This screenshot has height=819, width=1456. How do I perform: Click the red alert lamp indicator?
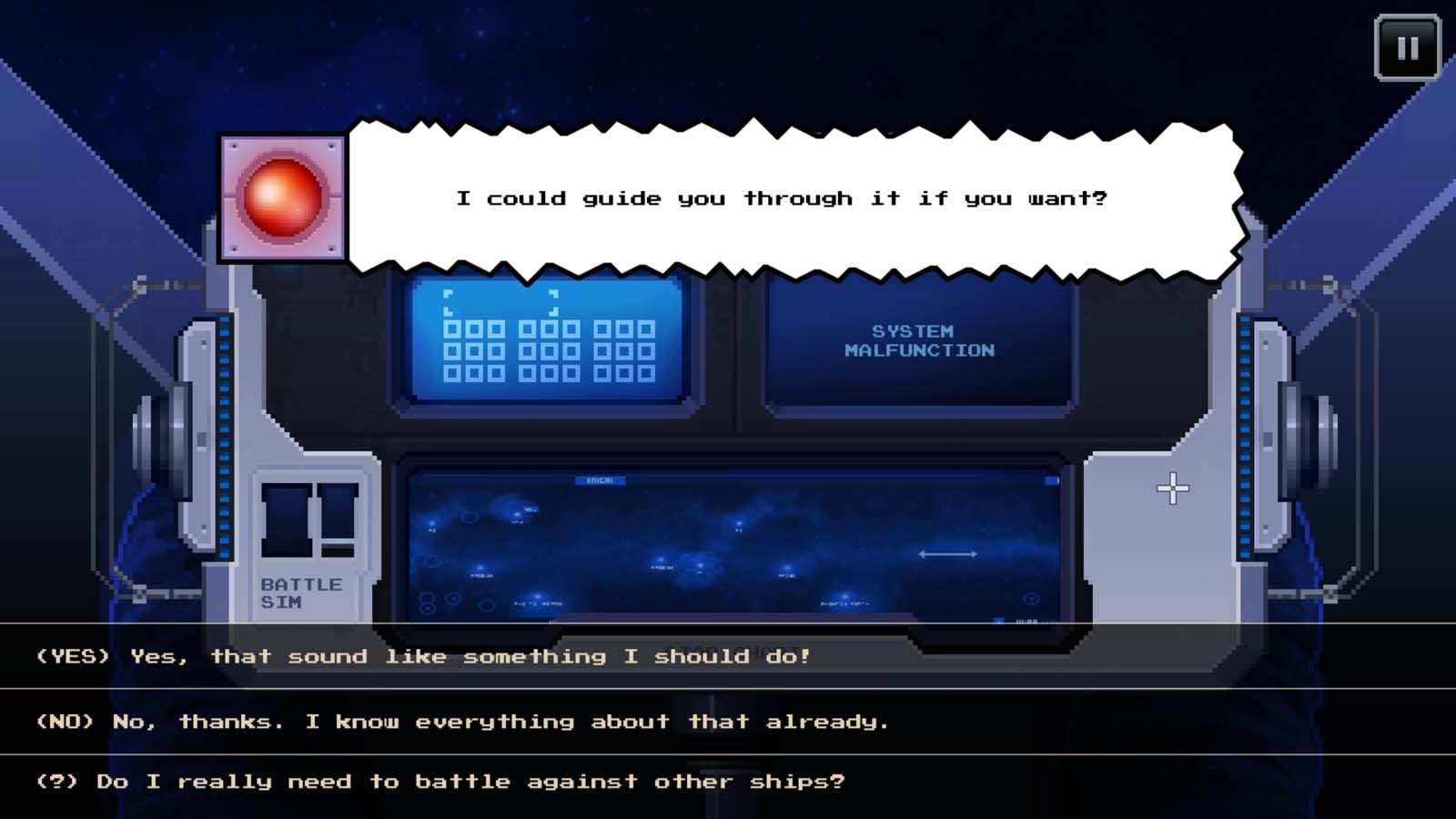[284, 198]
